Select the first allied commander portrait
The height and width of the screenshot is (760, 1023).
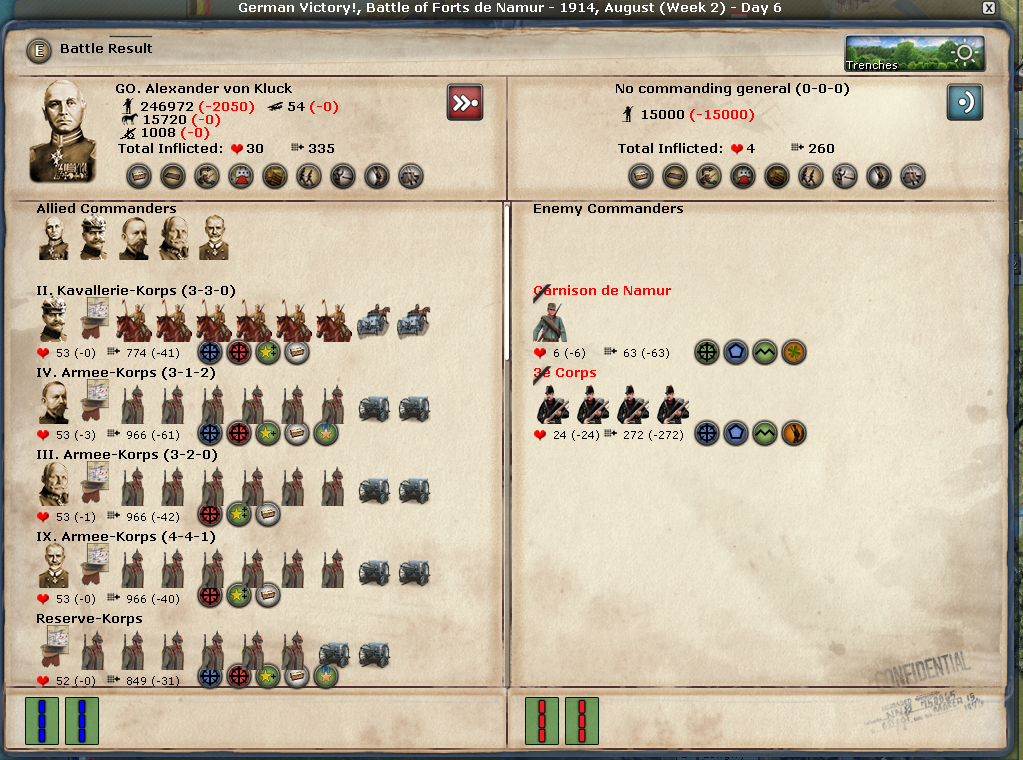(x=54, y=238)
